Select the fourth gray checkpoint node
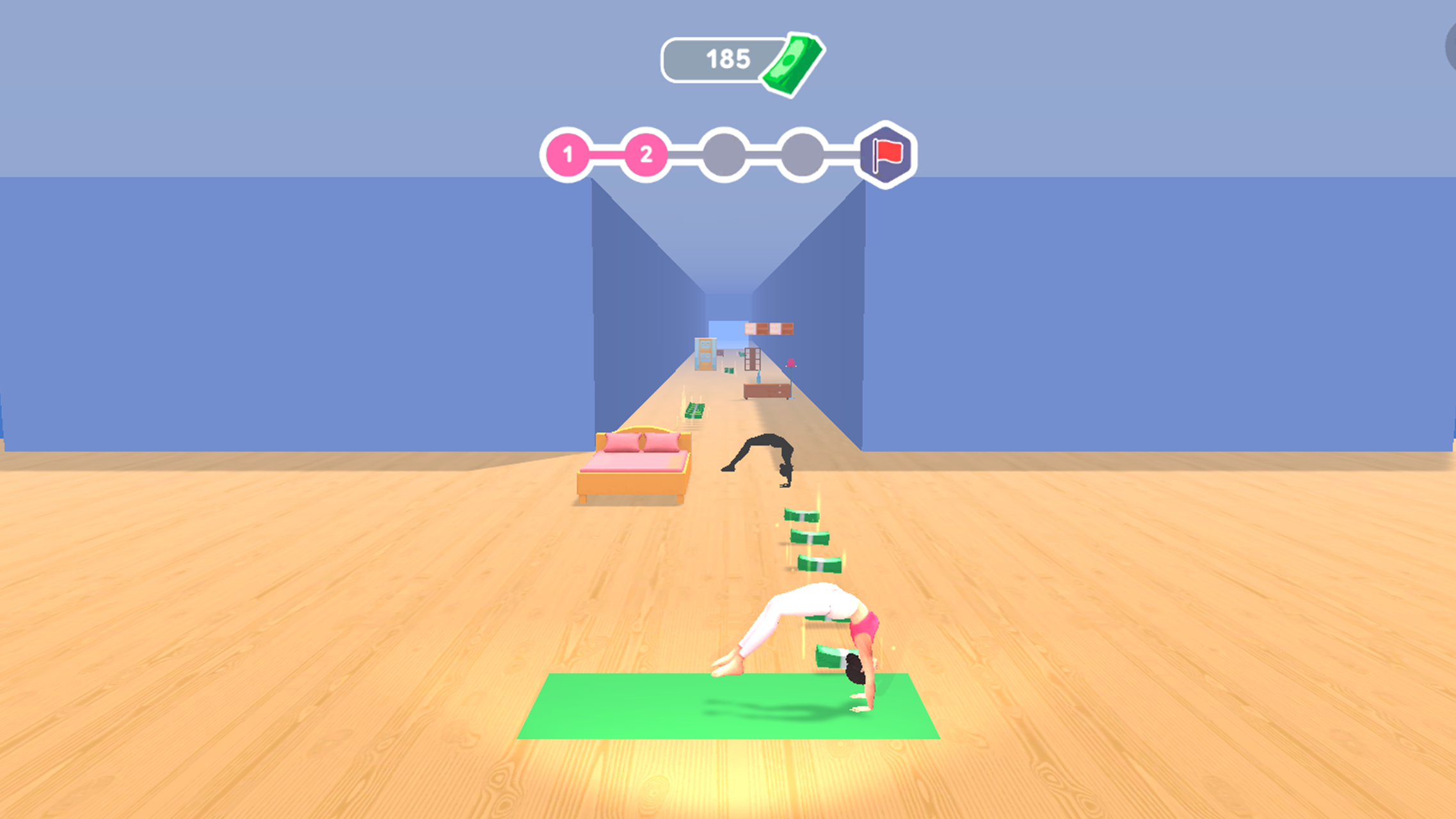The image size is (1456, 819). (x=802, y=154)
